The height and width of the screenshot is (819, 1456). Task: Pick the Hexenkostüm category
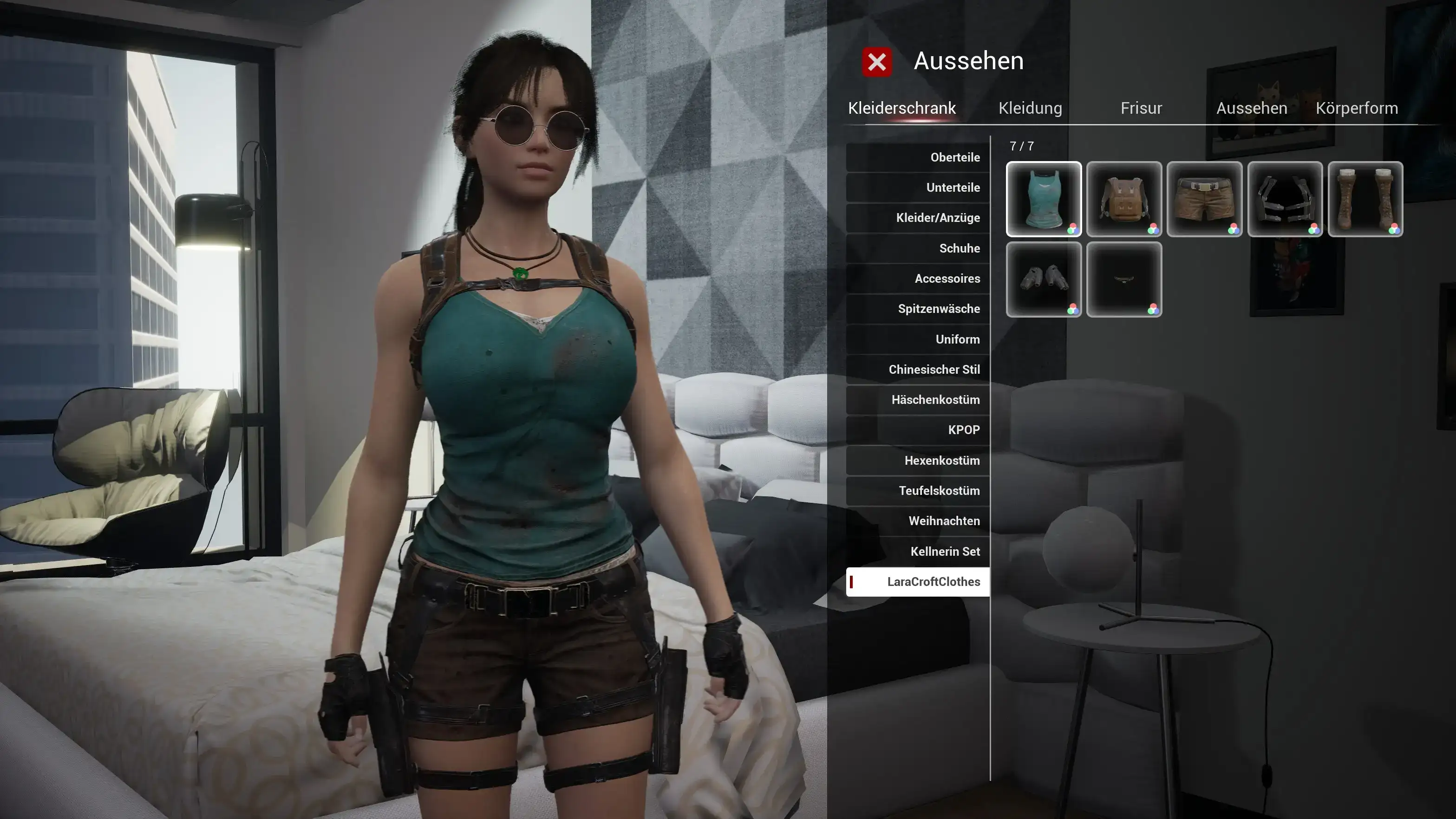pos(919,461)
